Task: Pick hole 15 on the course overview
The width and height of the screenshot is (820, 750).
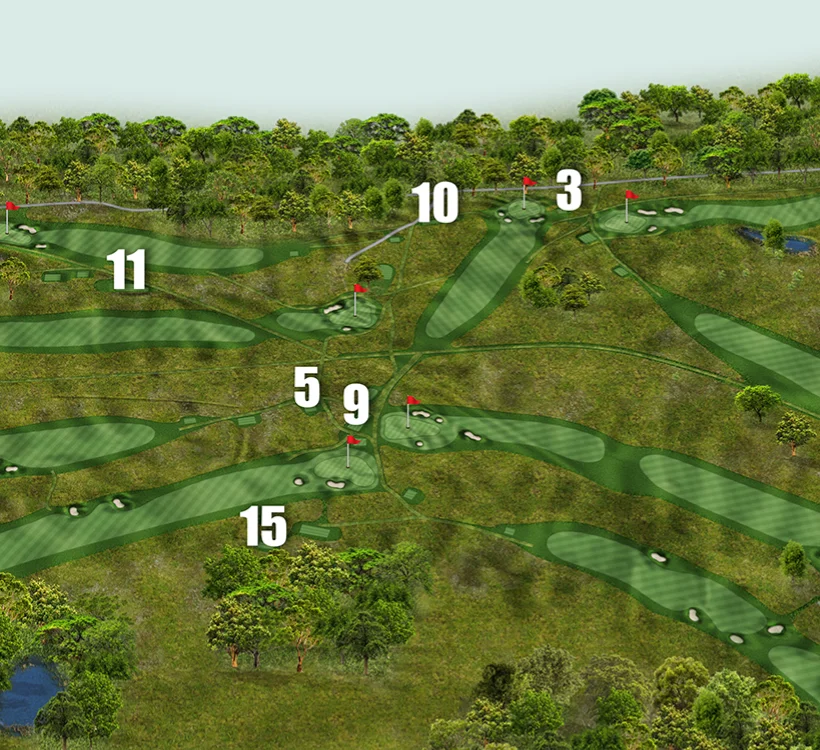Action: point(263,526)
